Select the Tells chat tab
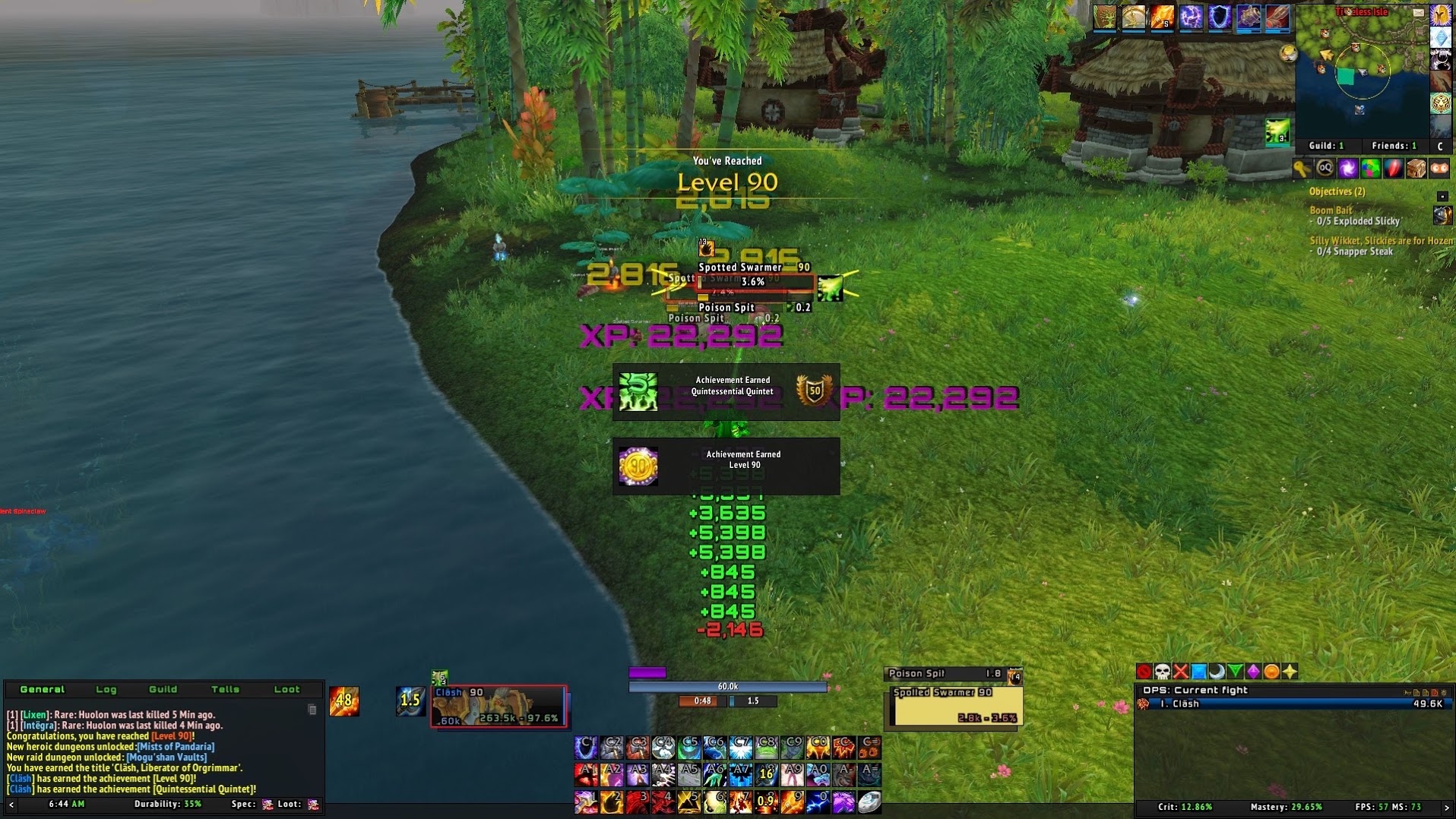 click(225, 689)
